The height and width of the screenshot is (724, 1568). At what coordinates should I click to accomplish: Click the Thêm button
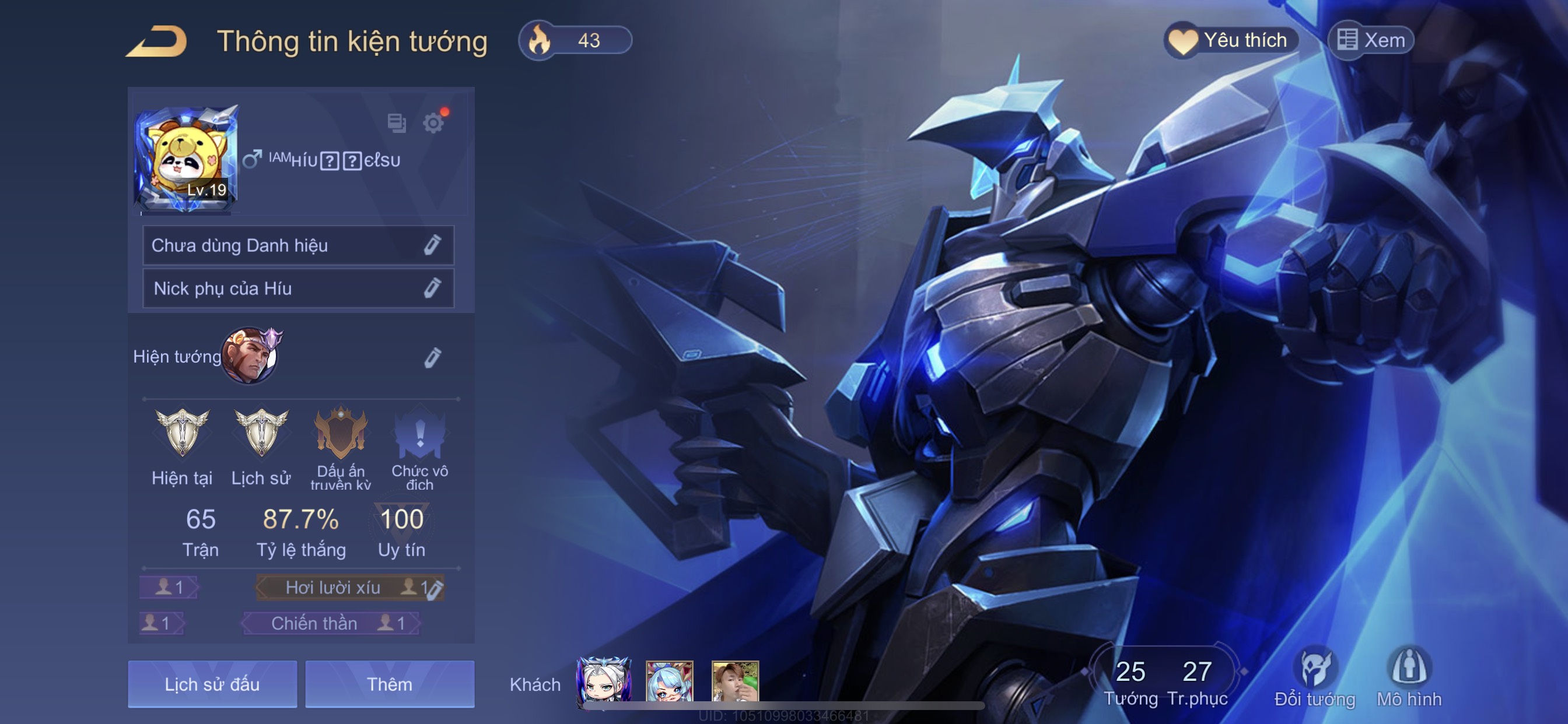click(x=390, y=684)
